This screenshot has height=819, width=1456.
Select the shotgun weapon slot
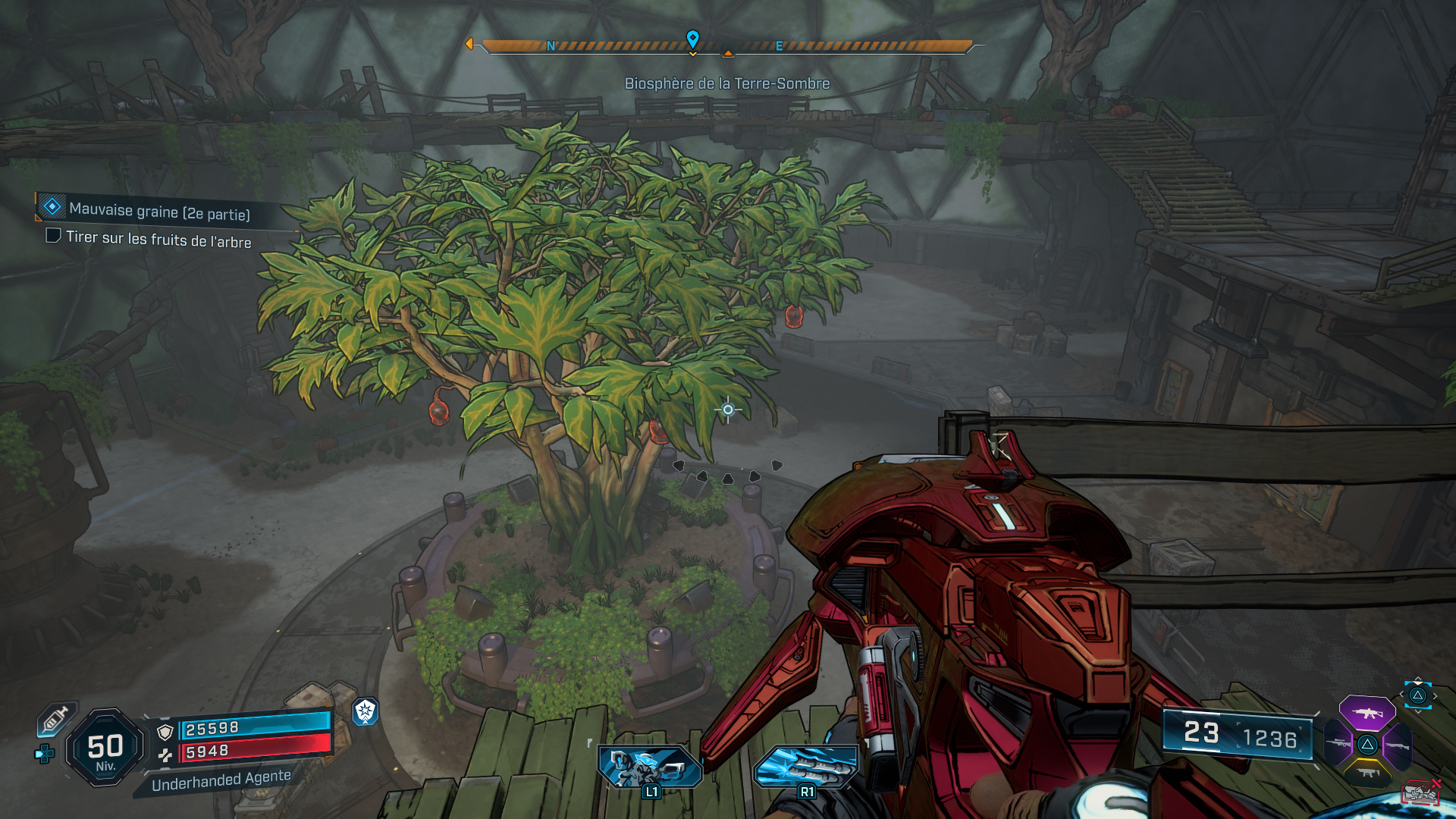tap(1398, 745)
